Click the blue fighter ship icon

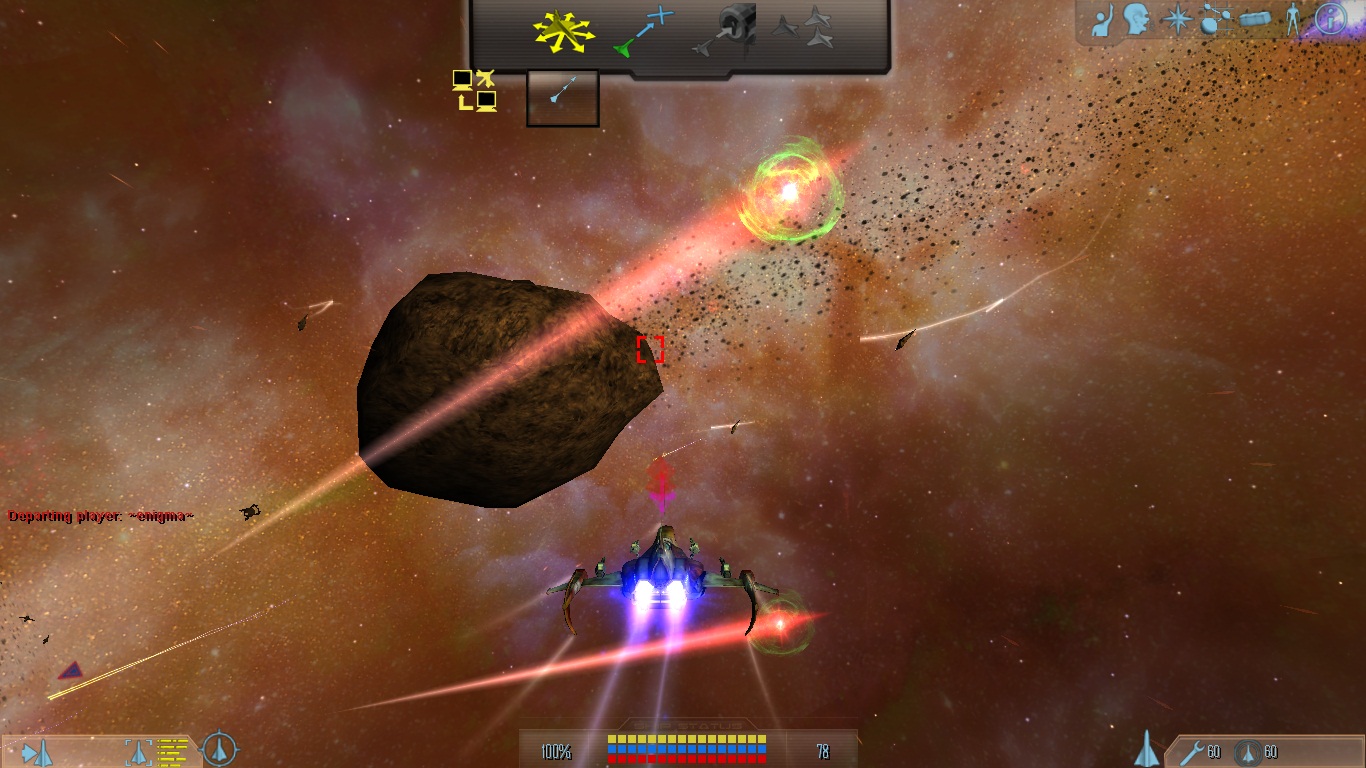pos(1147,749)
